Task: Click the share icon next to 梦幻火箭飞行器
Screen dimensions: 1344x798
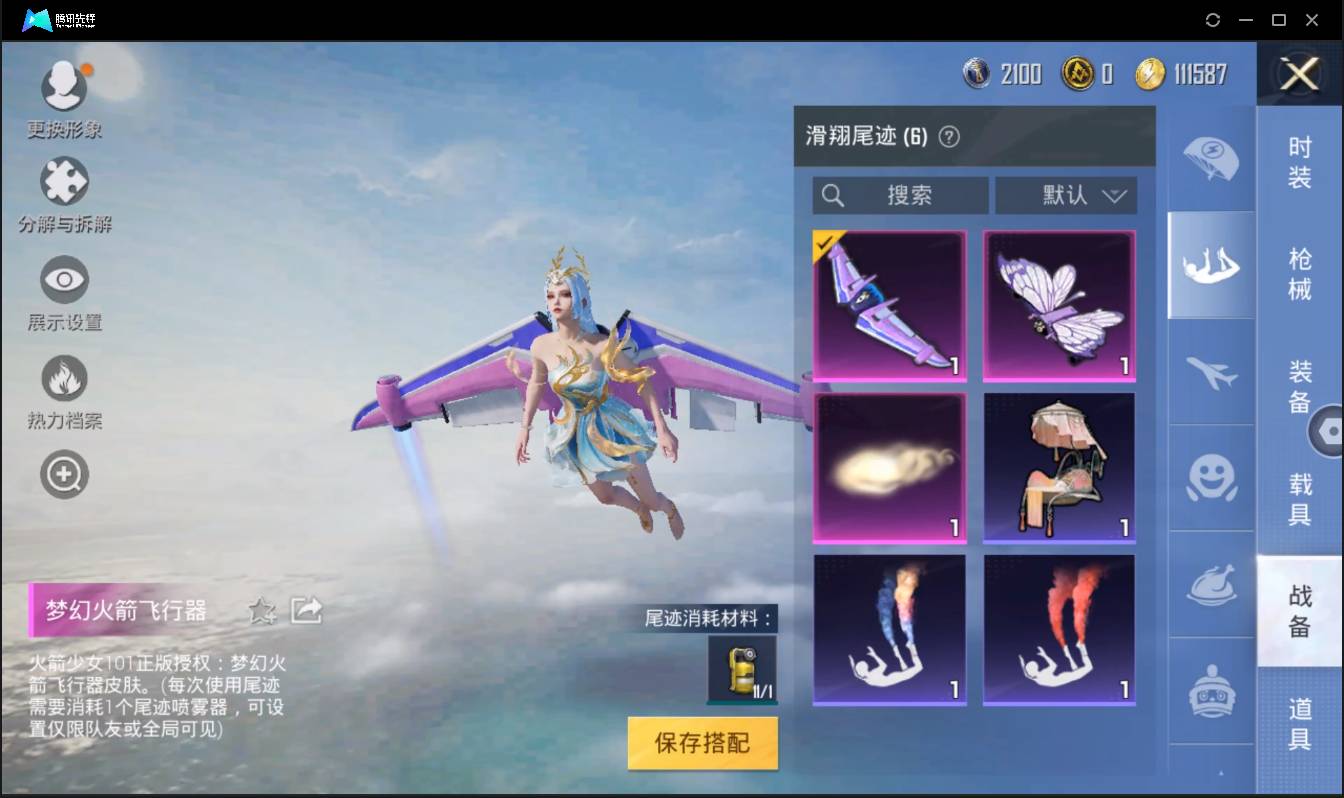Action: [306, 610]
